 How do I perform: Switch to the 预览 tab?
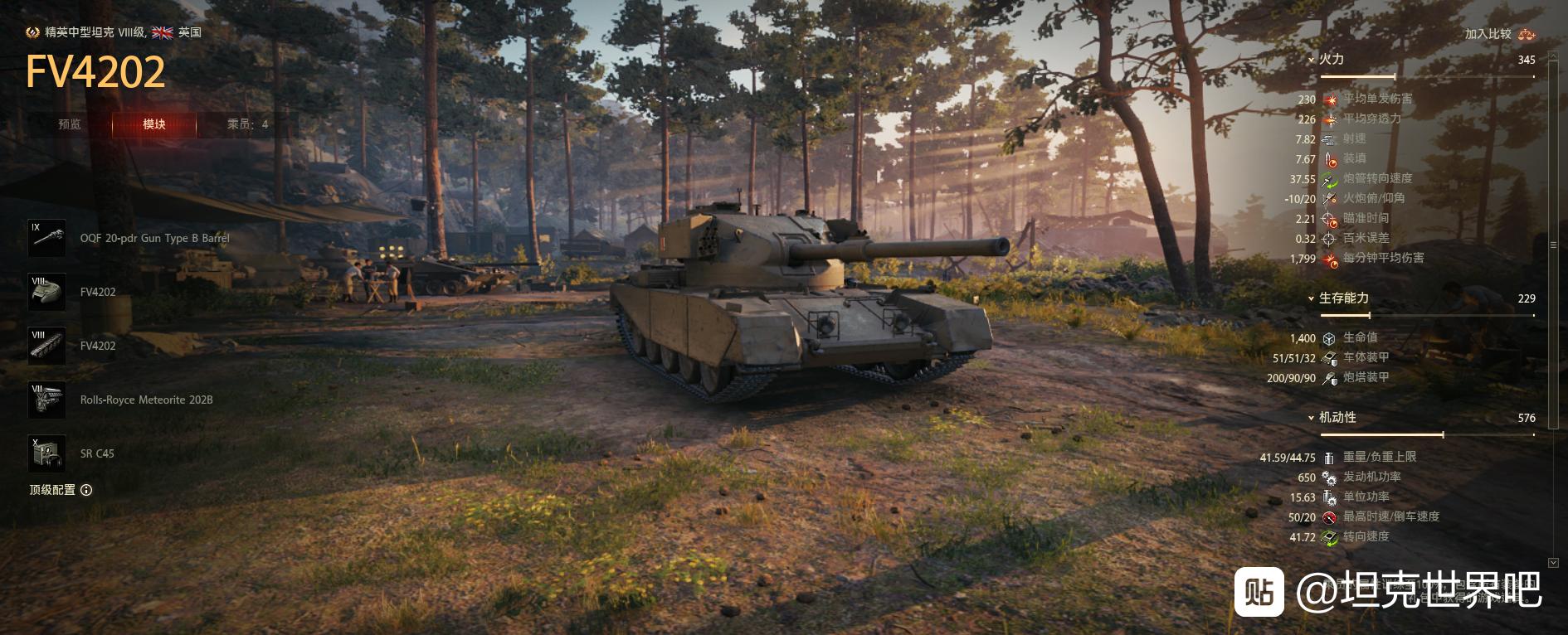click(x=70, y=124)
